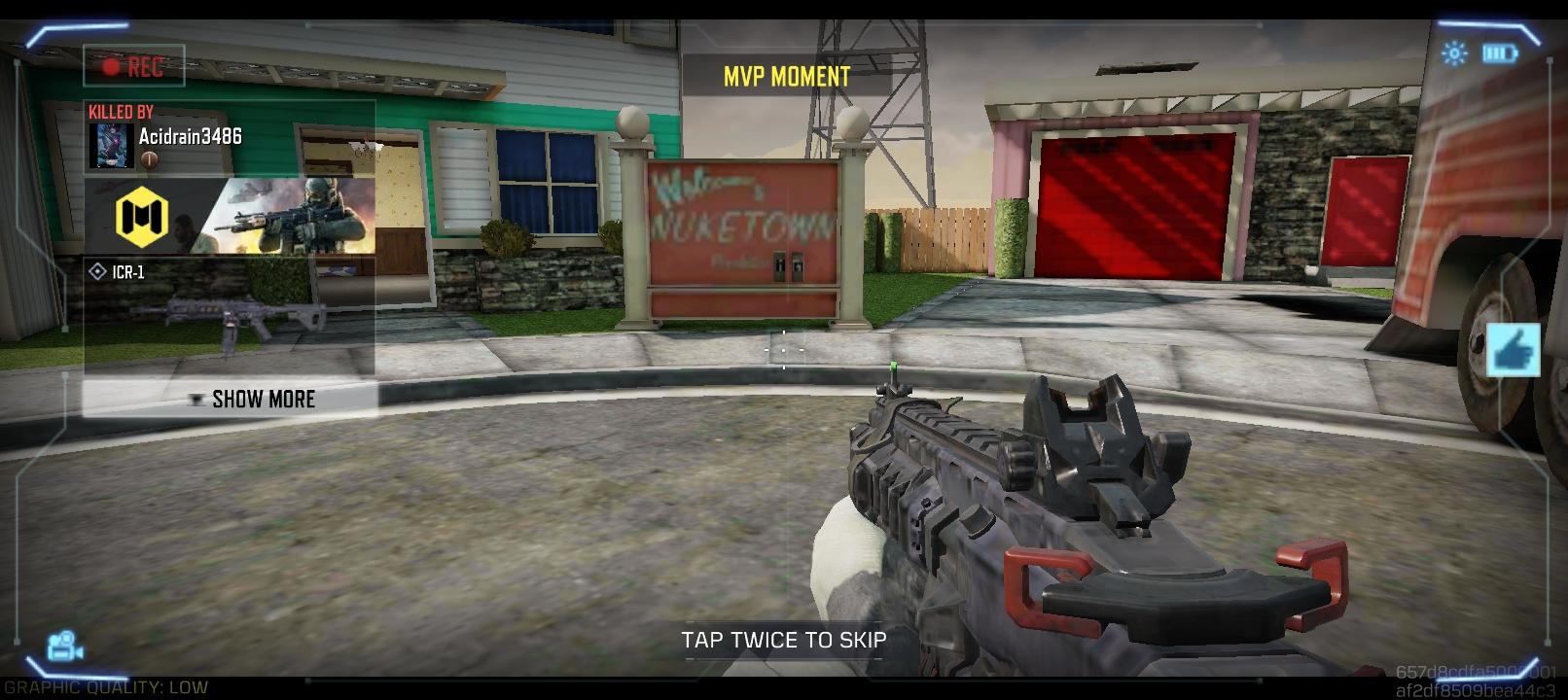This screenshot has height=700, width=1568.
Task: Select the KILLED BY header
Action: pos(121,111)
